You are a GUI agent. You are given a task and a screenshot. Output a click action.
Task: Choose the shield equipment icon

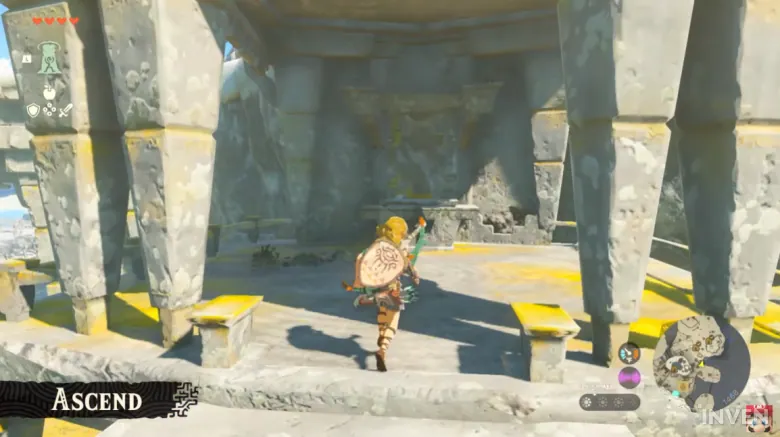pos(33,110)
